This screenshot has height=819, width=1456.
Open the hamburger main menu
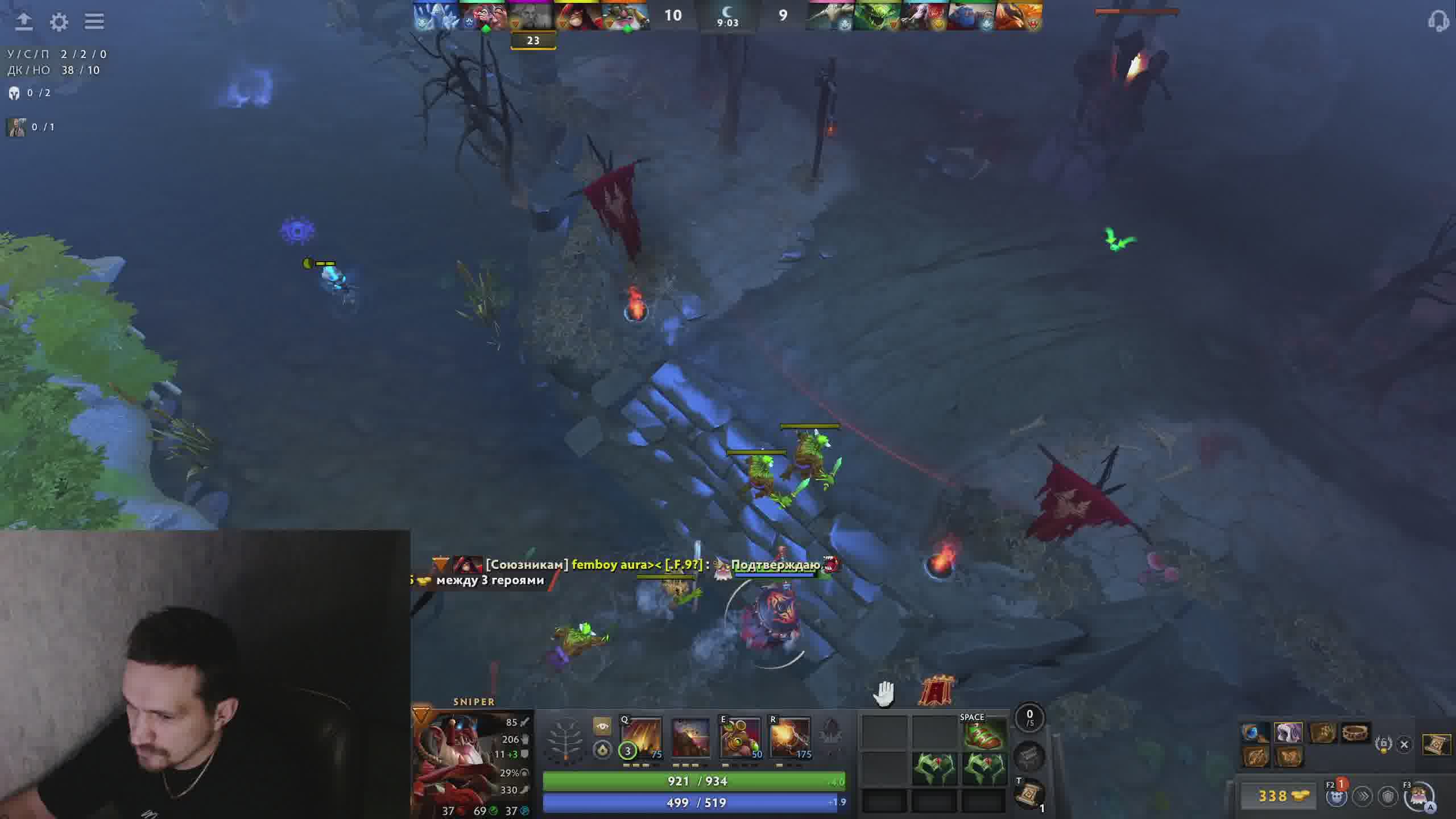coord(94,22)
